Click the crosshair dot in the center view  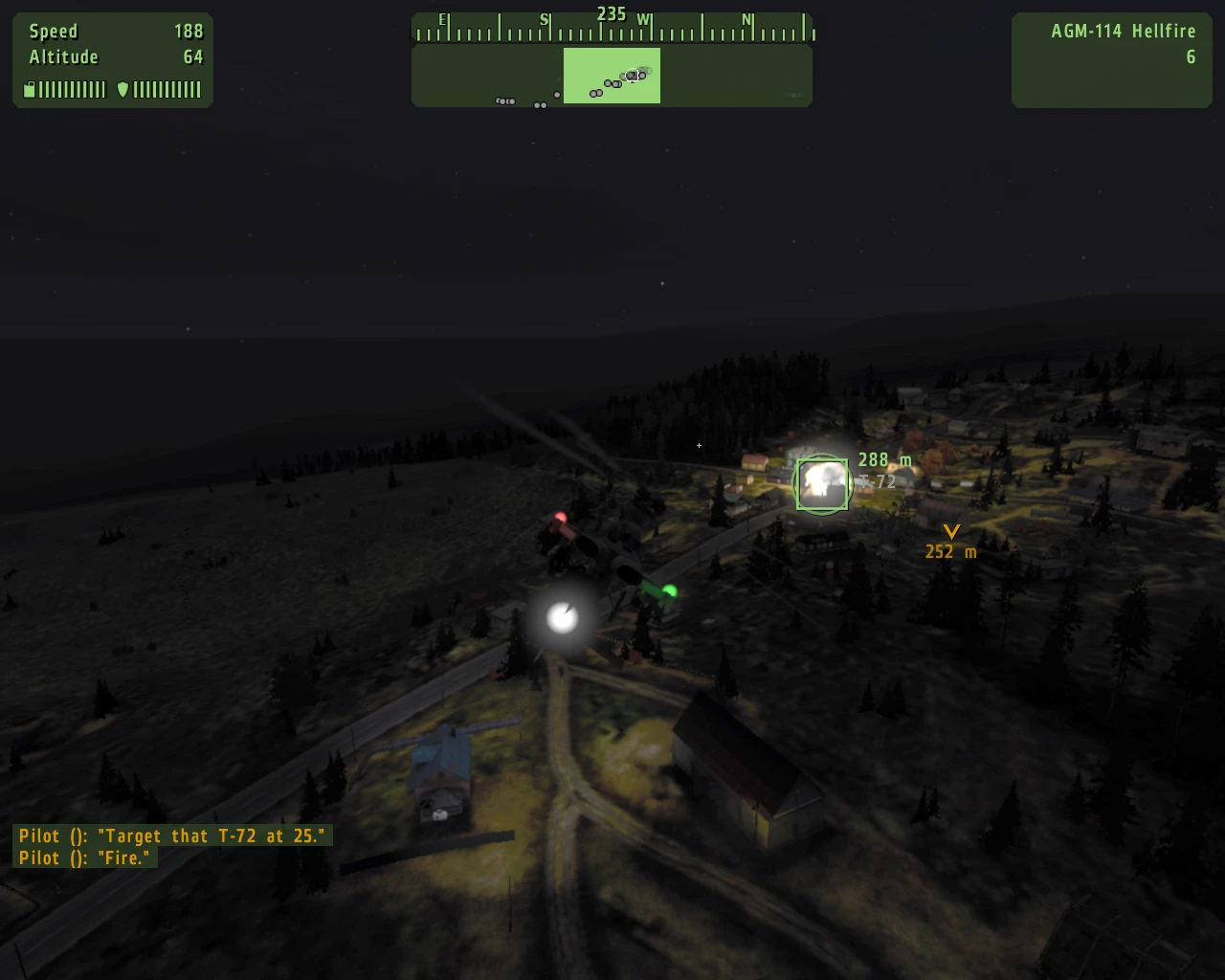coord(699,446)
